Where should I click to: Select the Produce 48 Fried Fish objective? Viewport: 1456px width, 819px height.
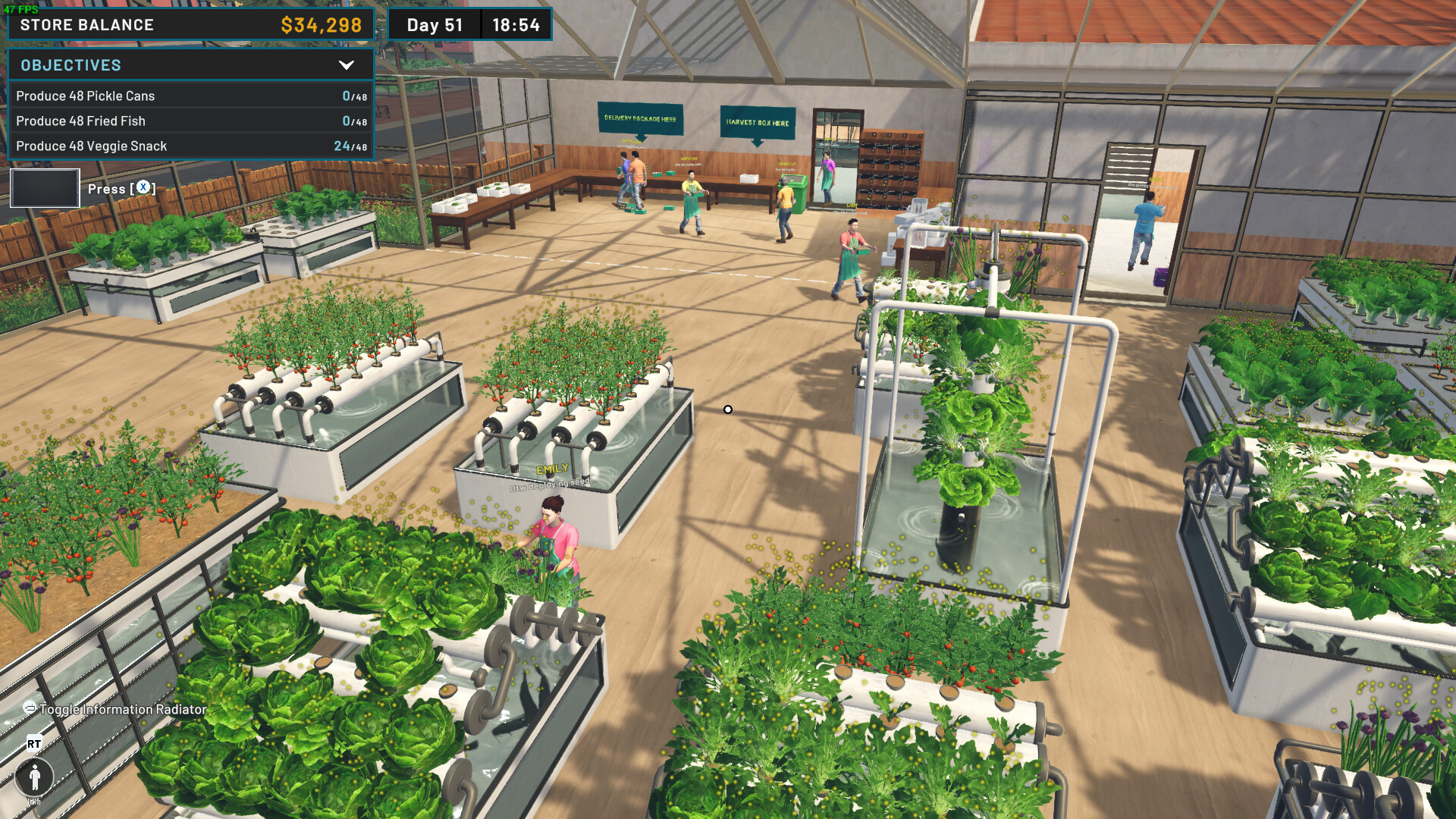(x=81, y=121)
